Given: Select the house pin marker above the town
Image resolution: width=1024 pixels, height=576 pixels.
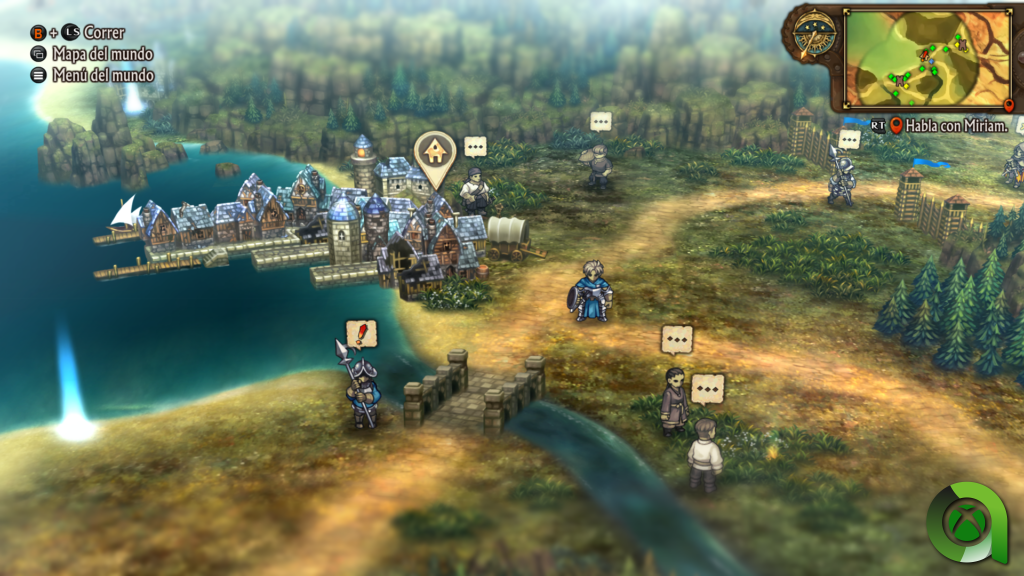Looking at the screenshot, I should click(436, 155).
